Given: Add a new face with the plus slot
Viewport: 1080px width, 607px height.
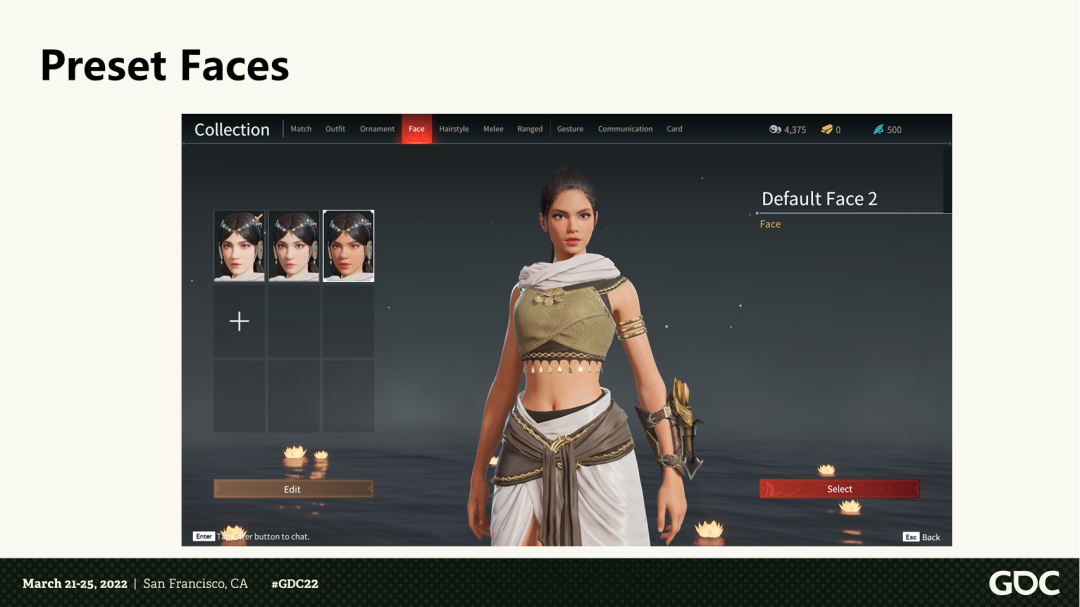Looking at the screenshot, I should click(x=239, y=321).
